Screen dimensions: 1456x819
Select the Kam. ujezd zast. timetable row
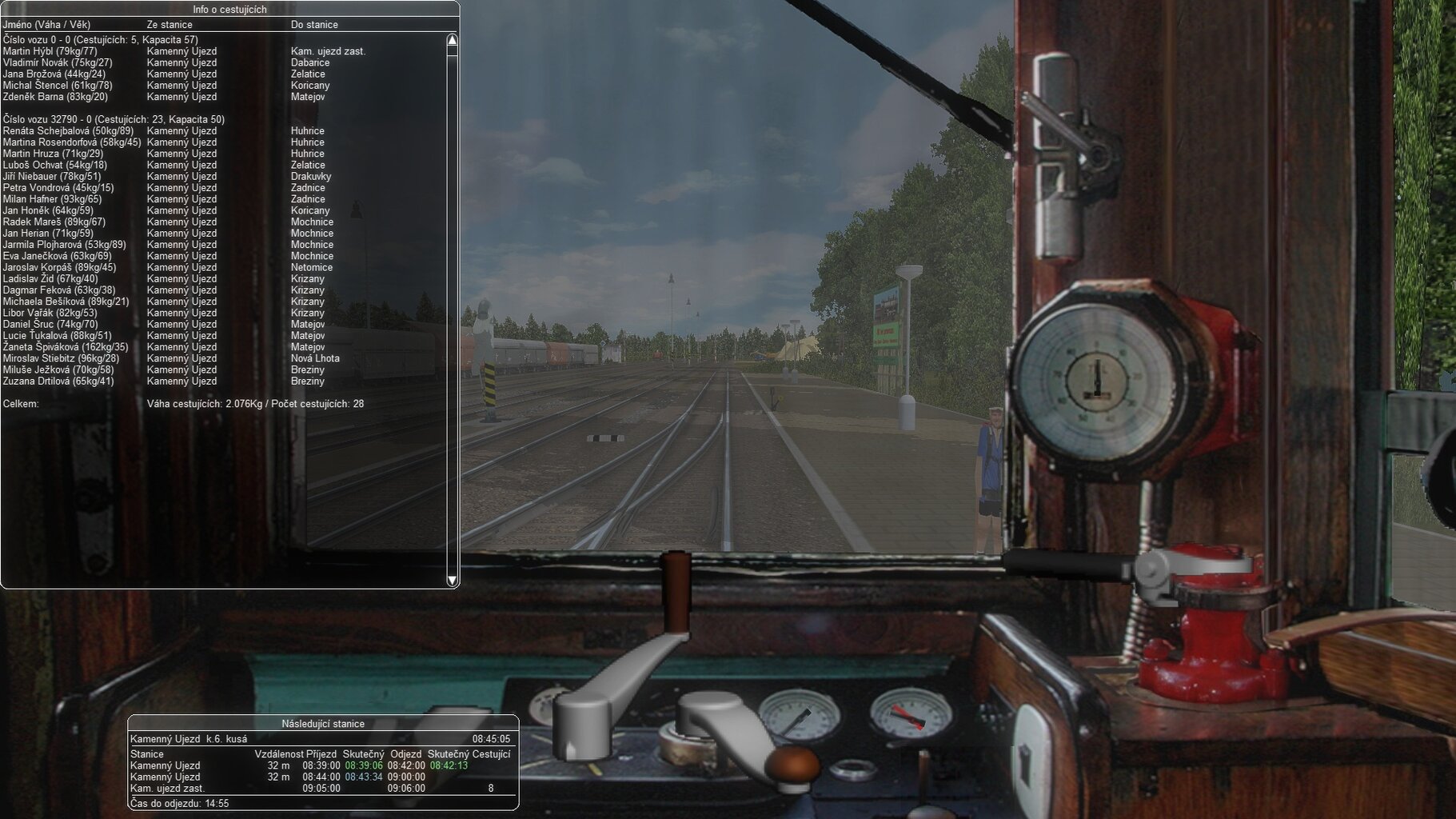pos(168,789)
